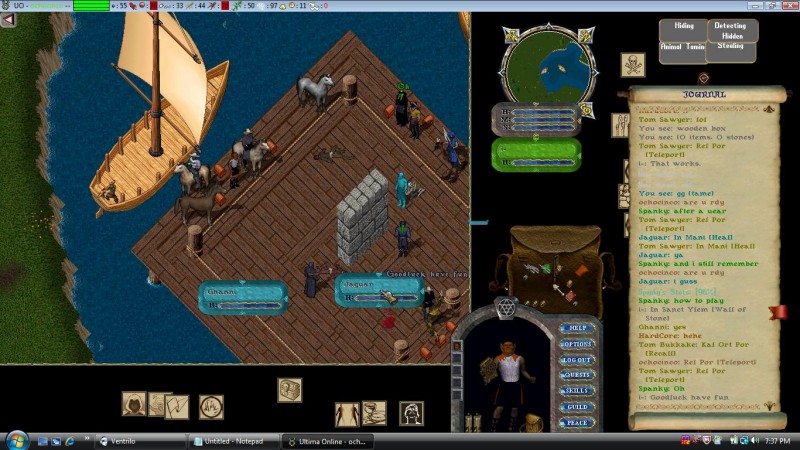Use the Animal Taming skill button
This screenshot has width=800, height=450.
click(682, 47)
